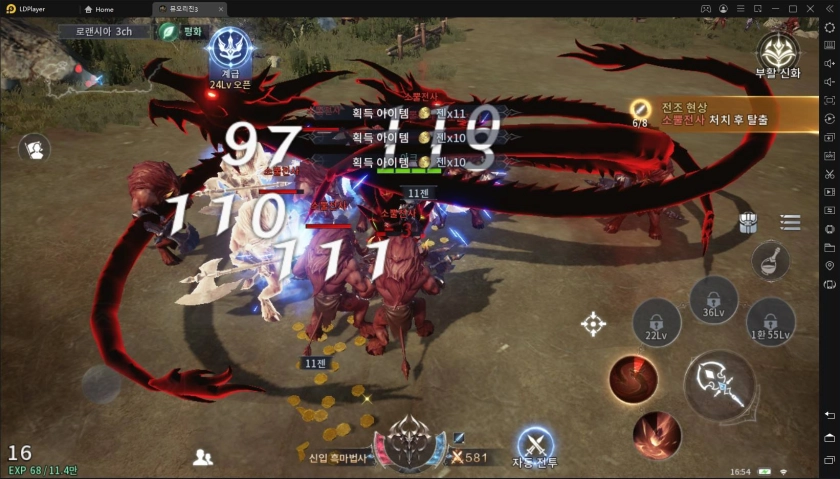Open the 로랜시아 3ch channel selector

pyautogui.click(x=104, y=31)
